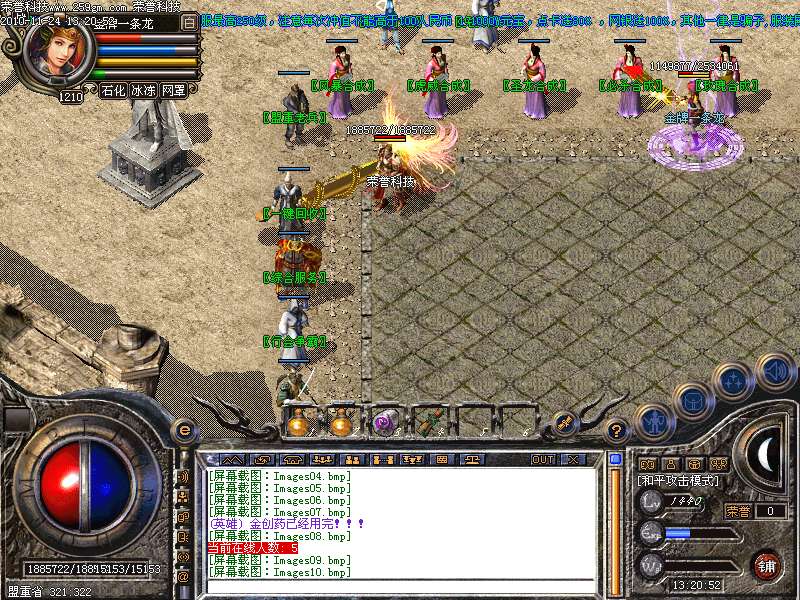Select the 网罩 hero status button
This screenshot has height=600, width=800.
pyautogui.click(x=173, y=90)
